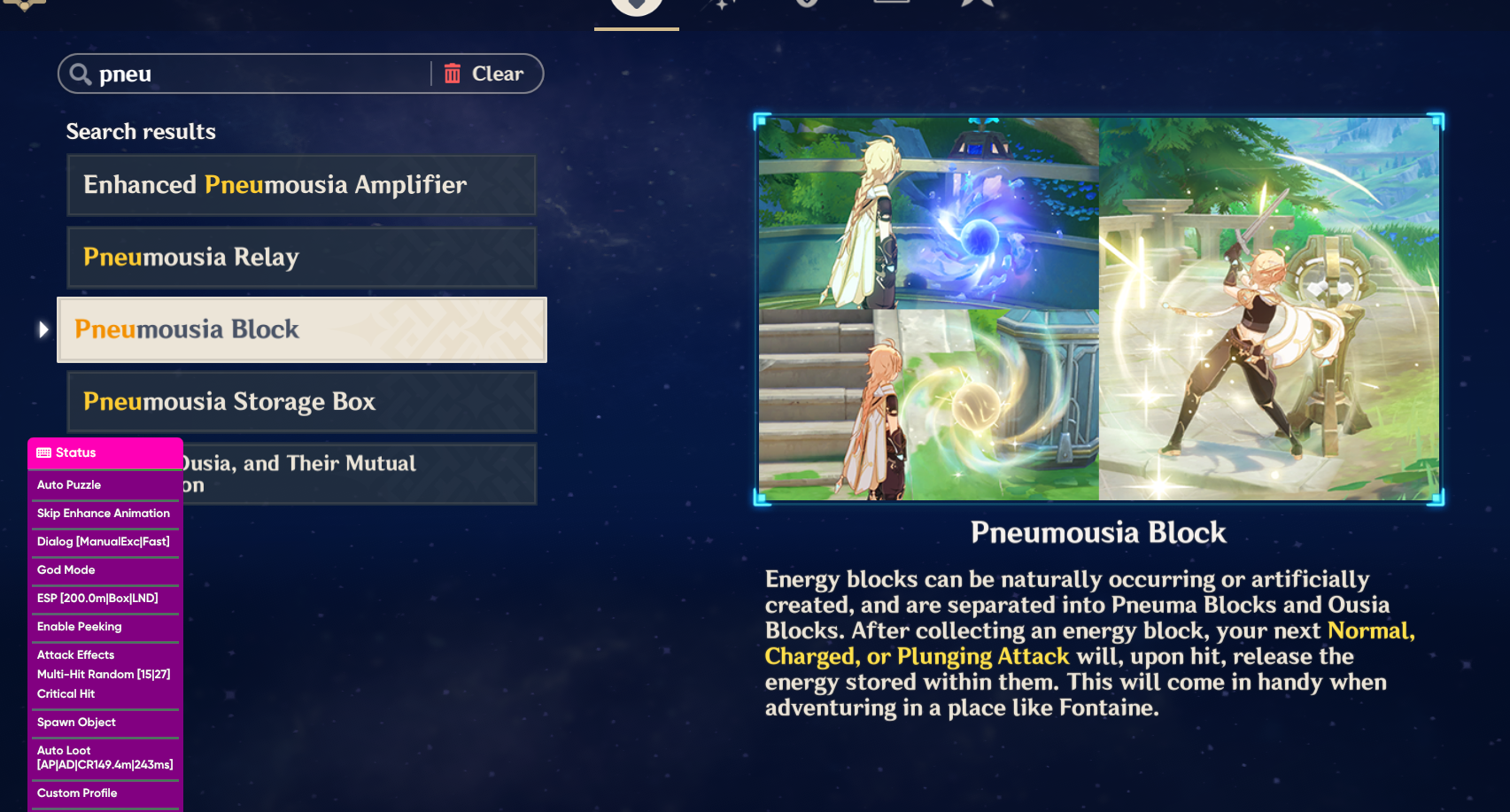Image resolution: width=1510 pixels, height=812 pixels.
Task: Click the magnifying glass search icon
Action: pyautogui.click(x=80, y=73)
